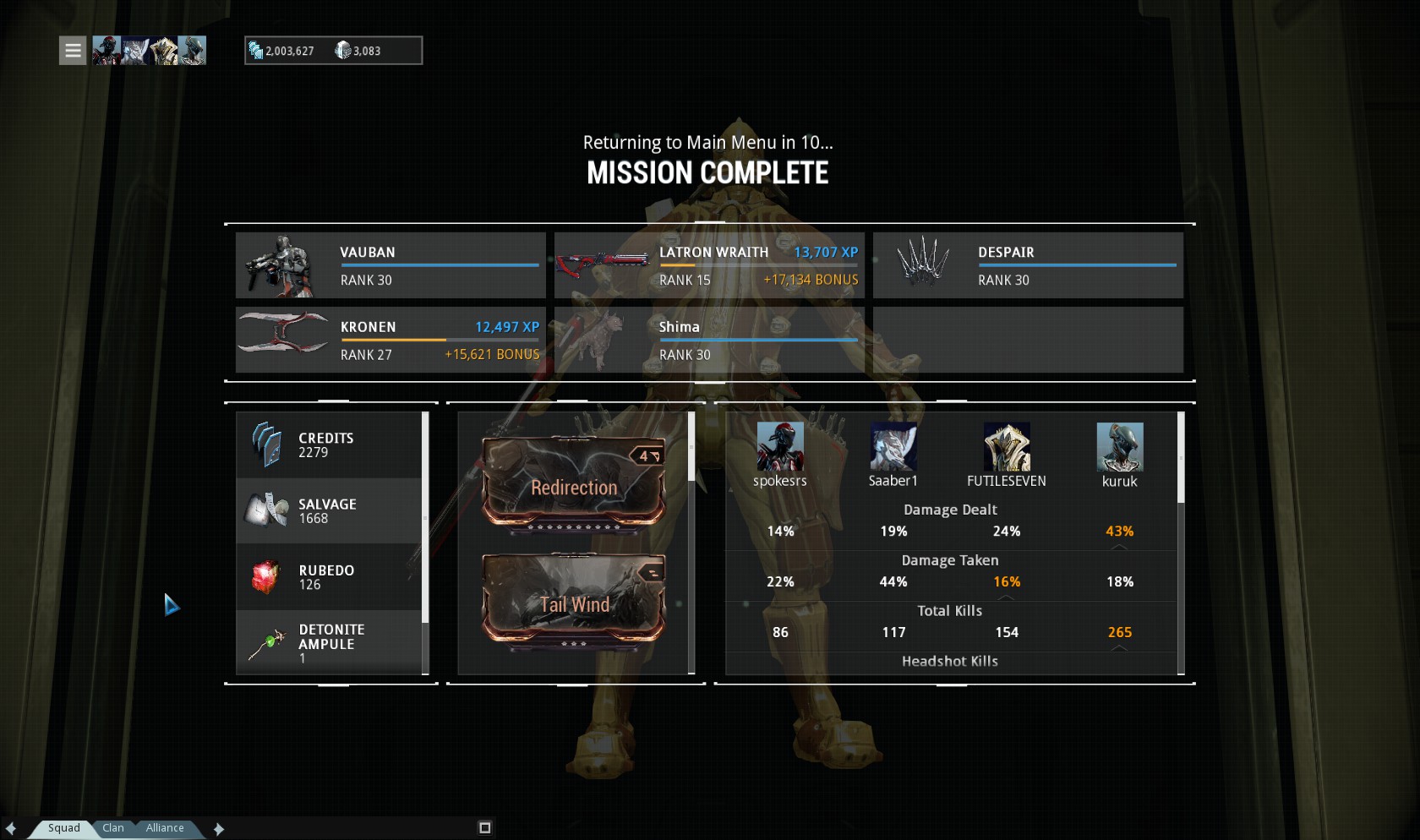Switch to the Clan chat tab

tap(113, 828)
